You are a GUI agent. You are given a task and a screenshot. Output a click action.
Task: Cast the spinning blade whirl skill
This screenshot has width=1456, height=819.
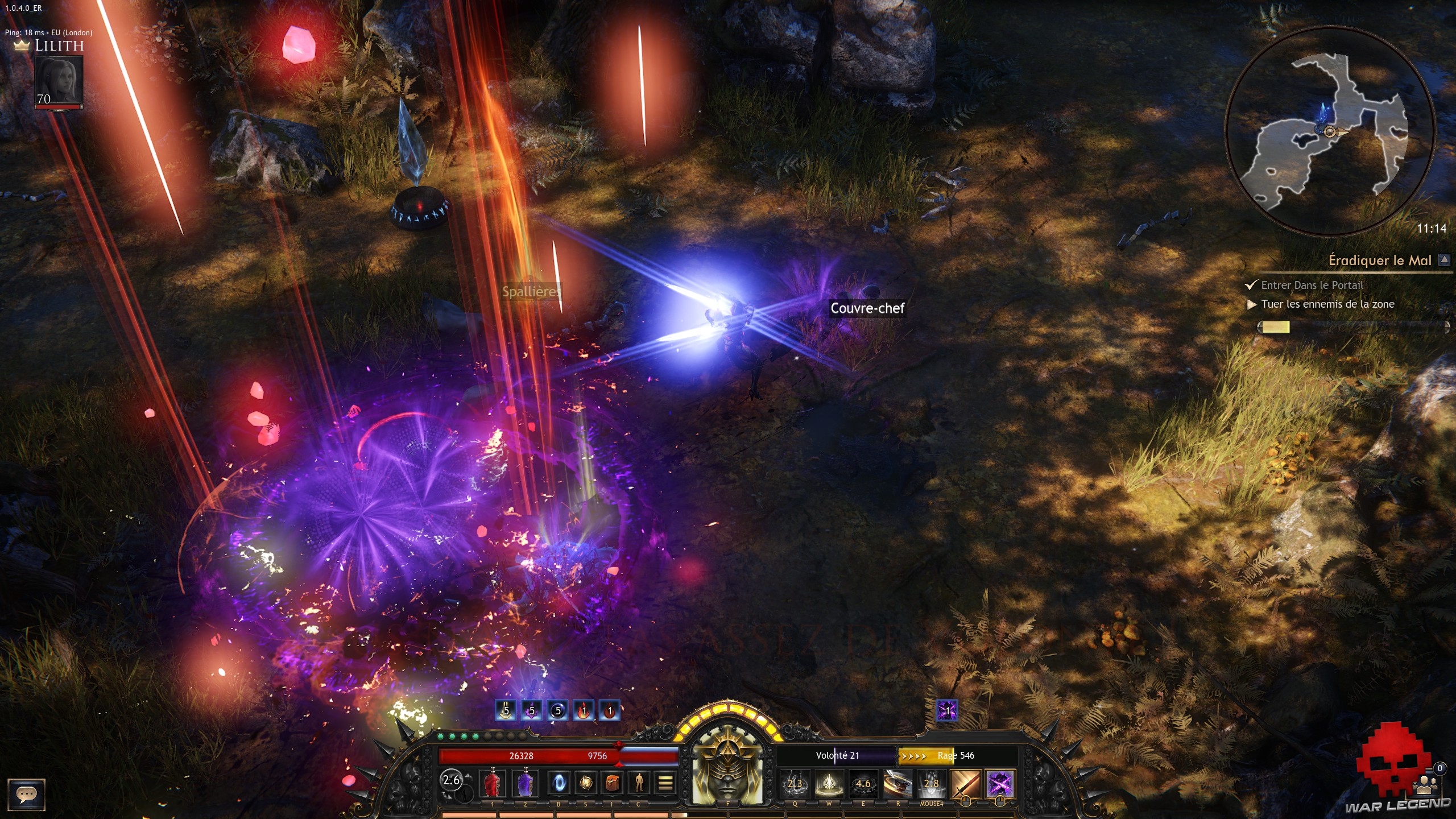pyautogui.click(x=897, y=784)
